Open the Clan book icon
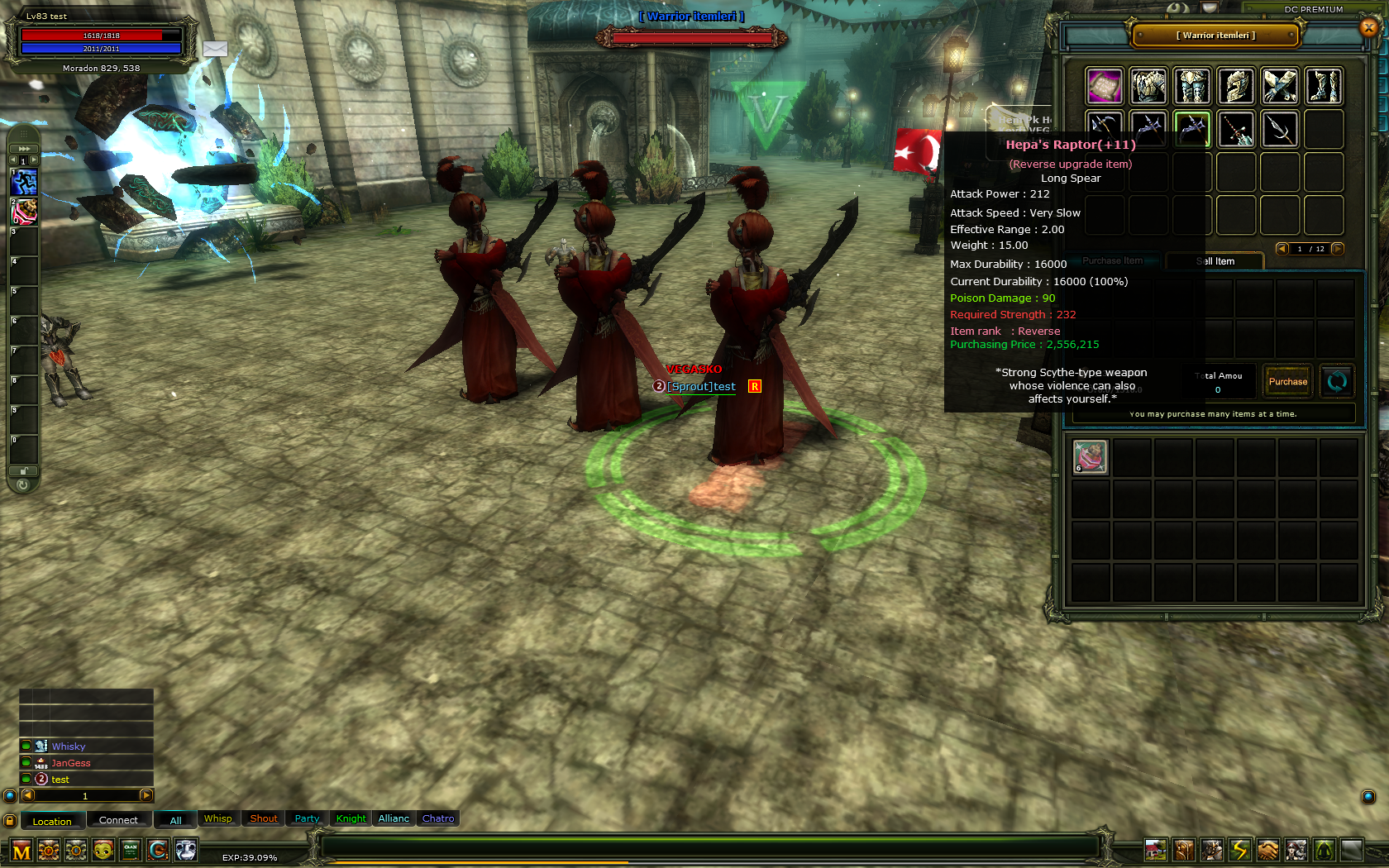1389x868 pixels. pyautogui.click(x=131, y=850)
